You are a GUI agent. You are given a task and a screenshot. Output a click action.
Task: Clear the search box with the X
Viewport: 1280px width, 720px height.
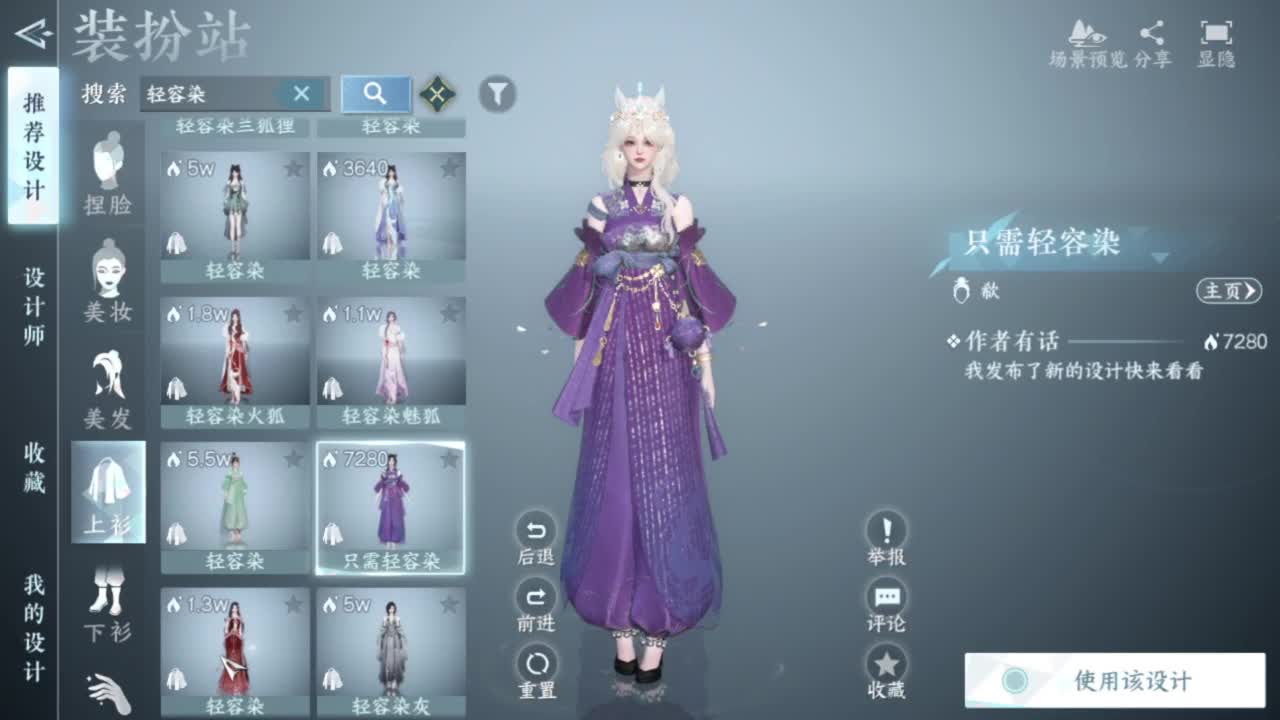[x=302, y=94]
